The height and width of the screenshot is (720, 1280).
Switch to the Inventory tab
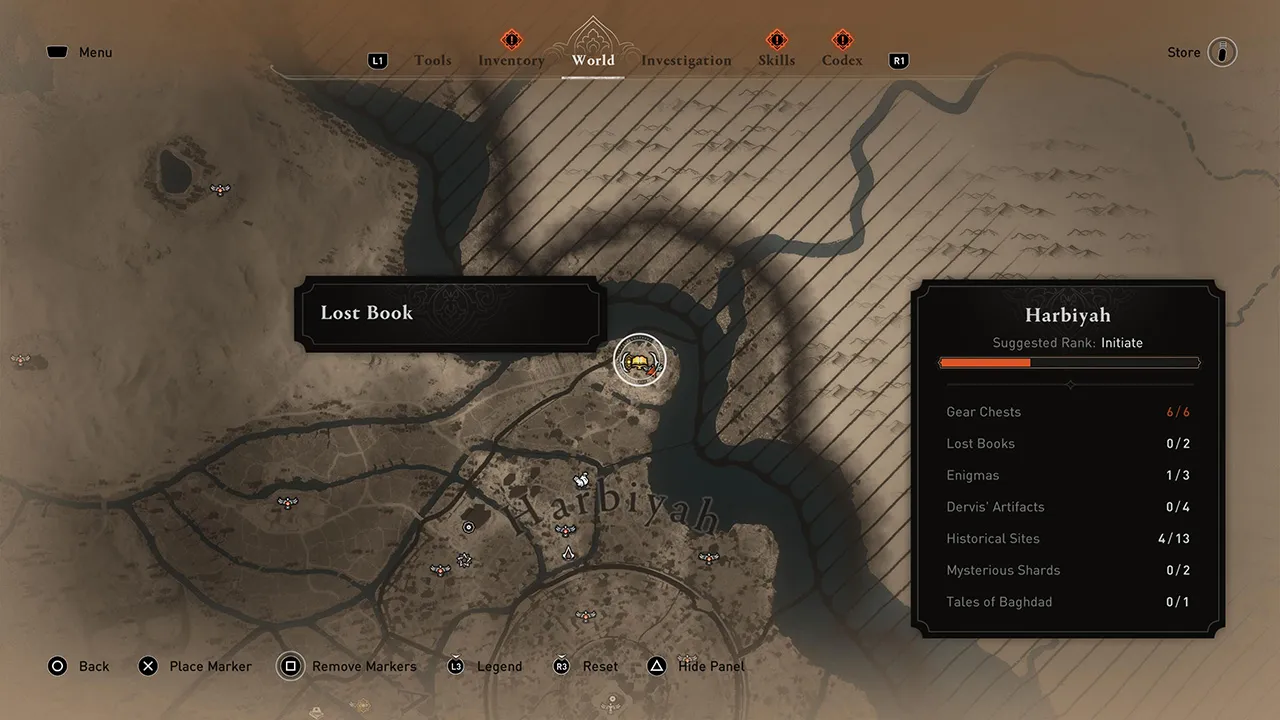click(x=511, y=60)
